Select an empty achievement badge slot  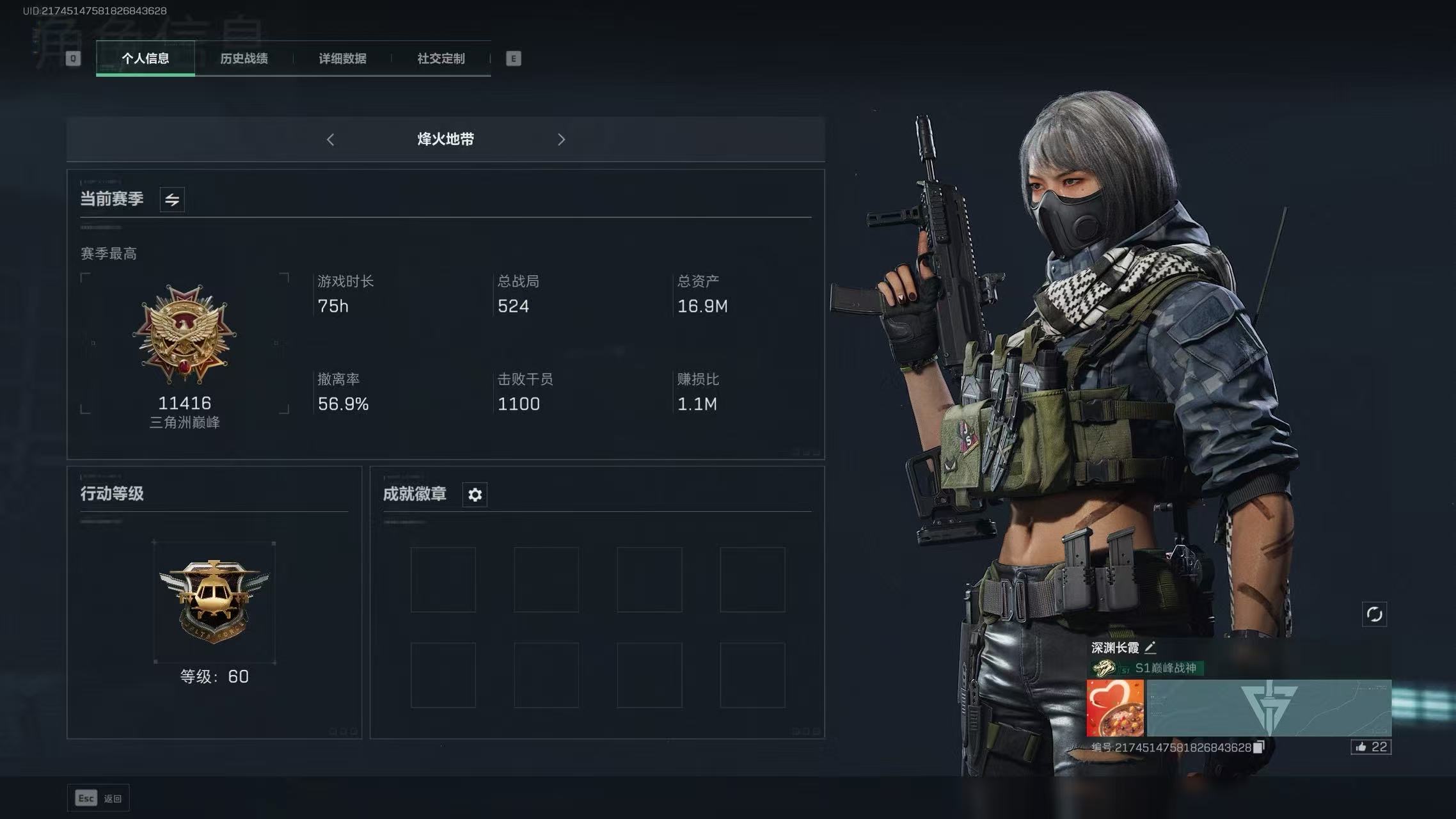click(443, 579)
